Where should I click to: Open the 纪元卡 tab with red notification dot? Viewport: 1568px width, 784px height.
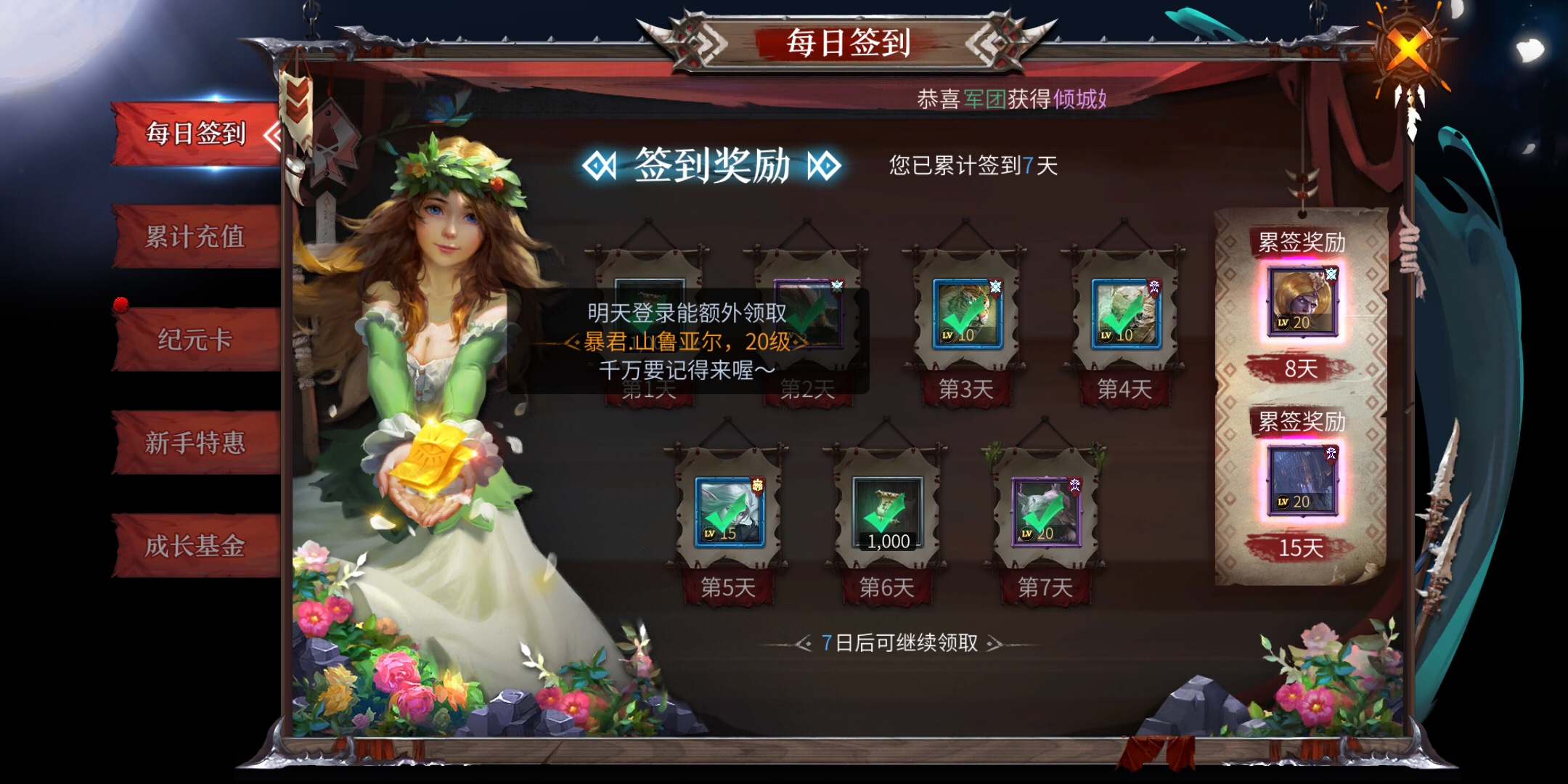[x=195, y=341]
